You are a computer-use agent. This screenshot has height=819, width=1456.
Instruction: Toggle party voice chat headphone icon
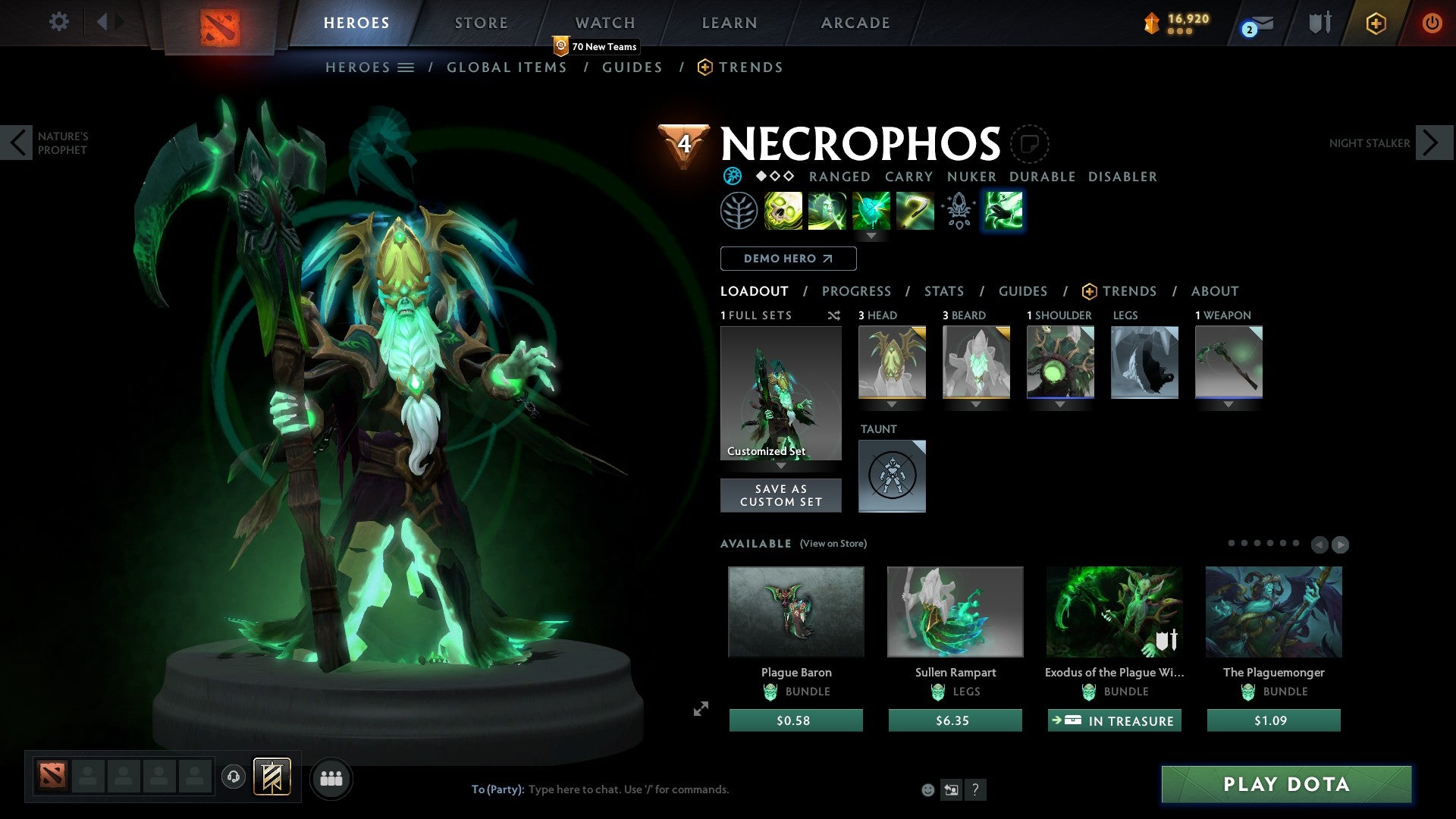(233, 777)
